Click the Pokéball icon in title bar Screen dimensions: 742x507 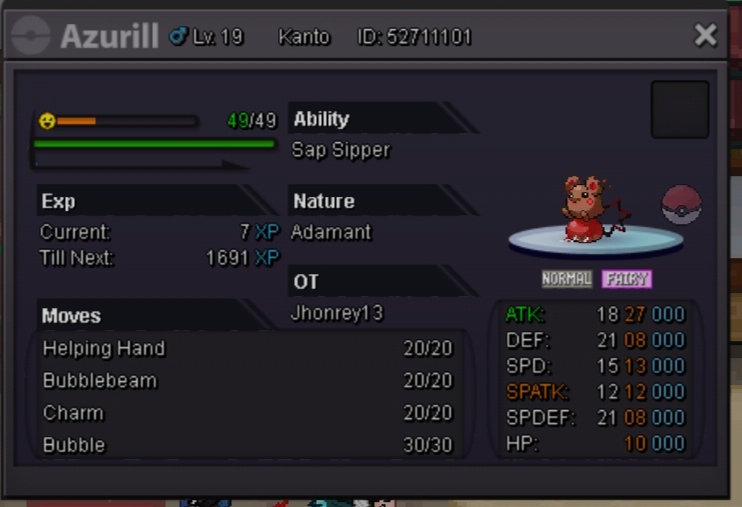point(31,37)
